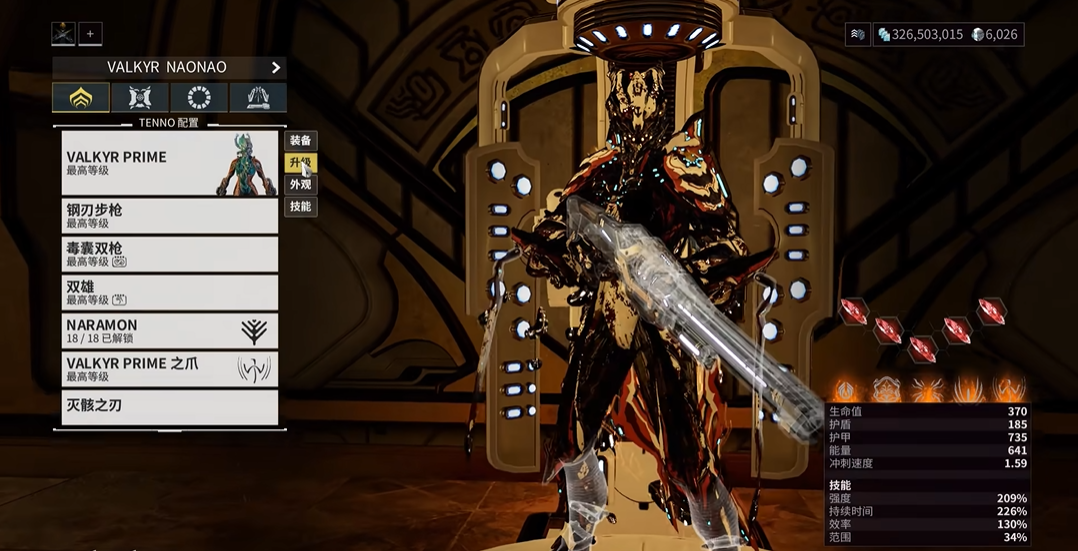The width and height of the screenshot is (1078, 551).
Task: Click the 装备 equip button
Action: [x=300, y=141]
